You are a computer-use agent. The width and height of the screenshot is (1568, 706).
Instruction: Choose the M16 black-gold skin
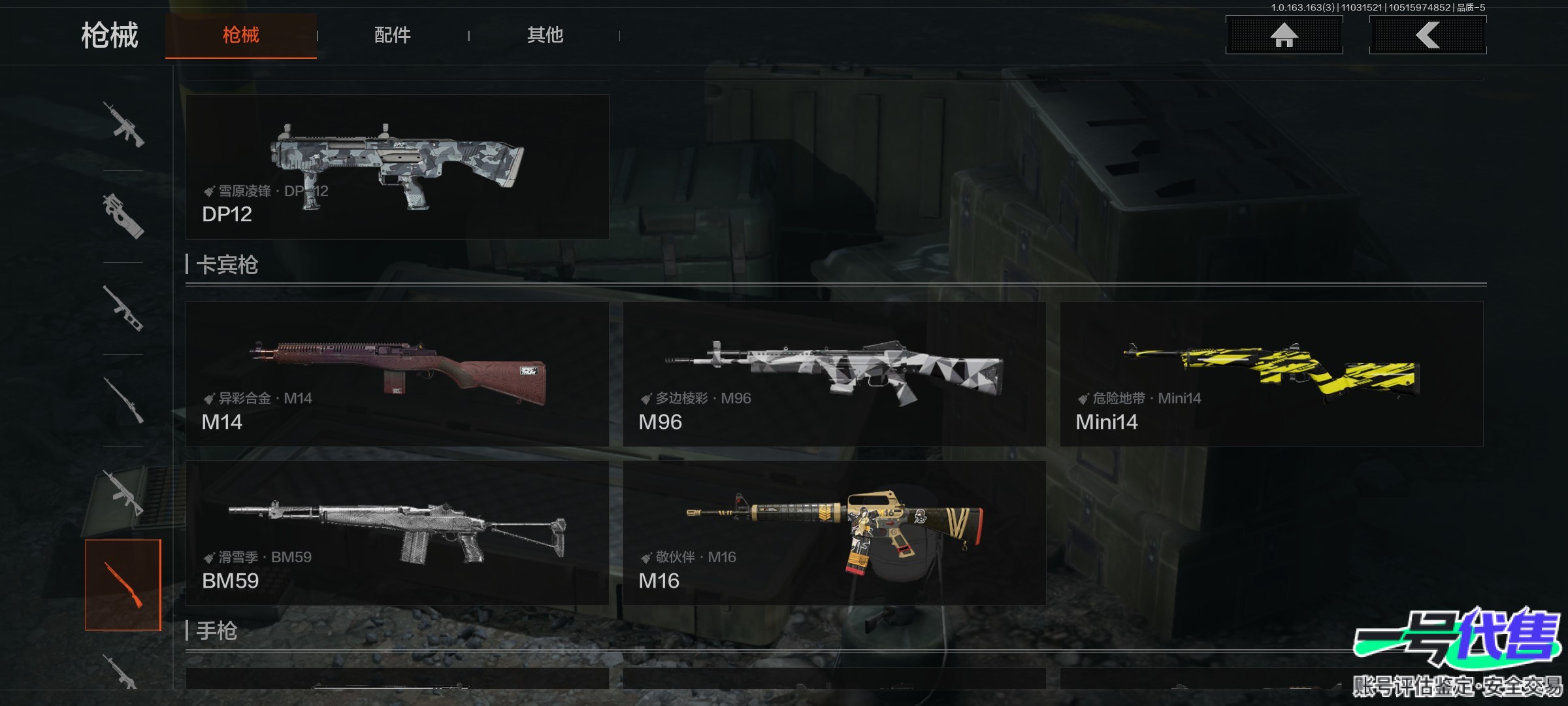(834, 533)
